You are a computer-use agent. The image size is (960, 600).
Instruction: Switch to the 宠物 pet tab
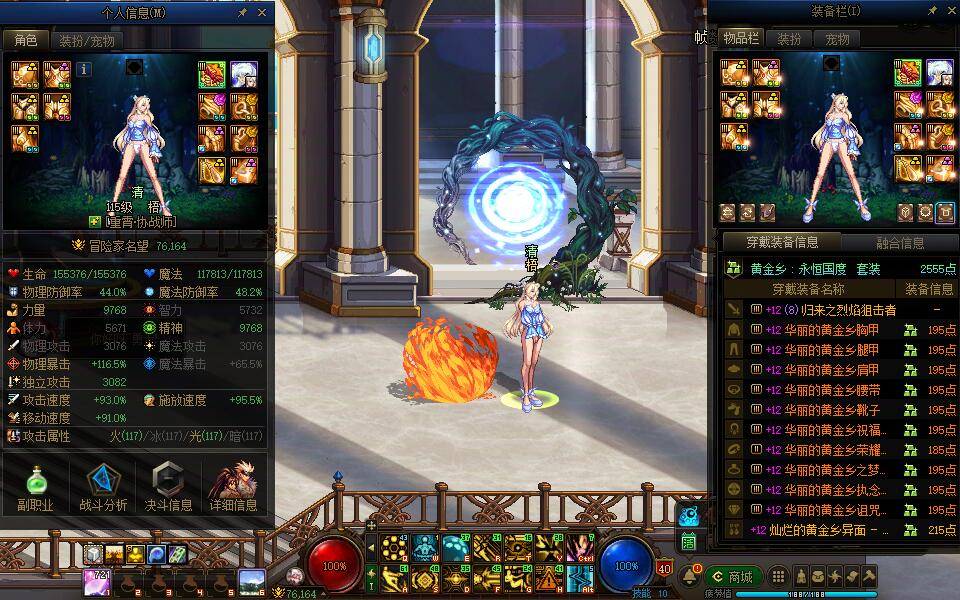pyautogui.click(x=837, y=39)
